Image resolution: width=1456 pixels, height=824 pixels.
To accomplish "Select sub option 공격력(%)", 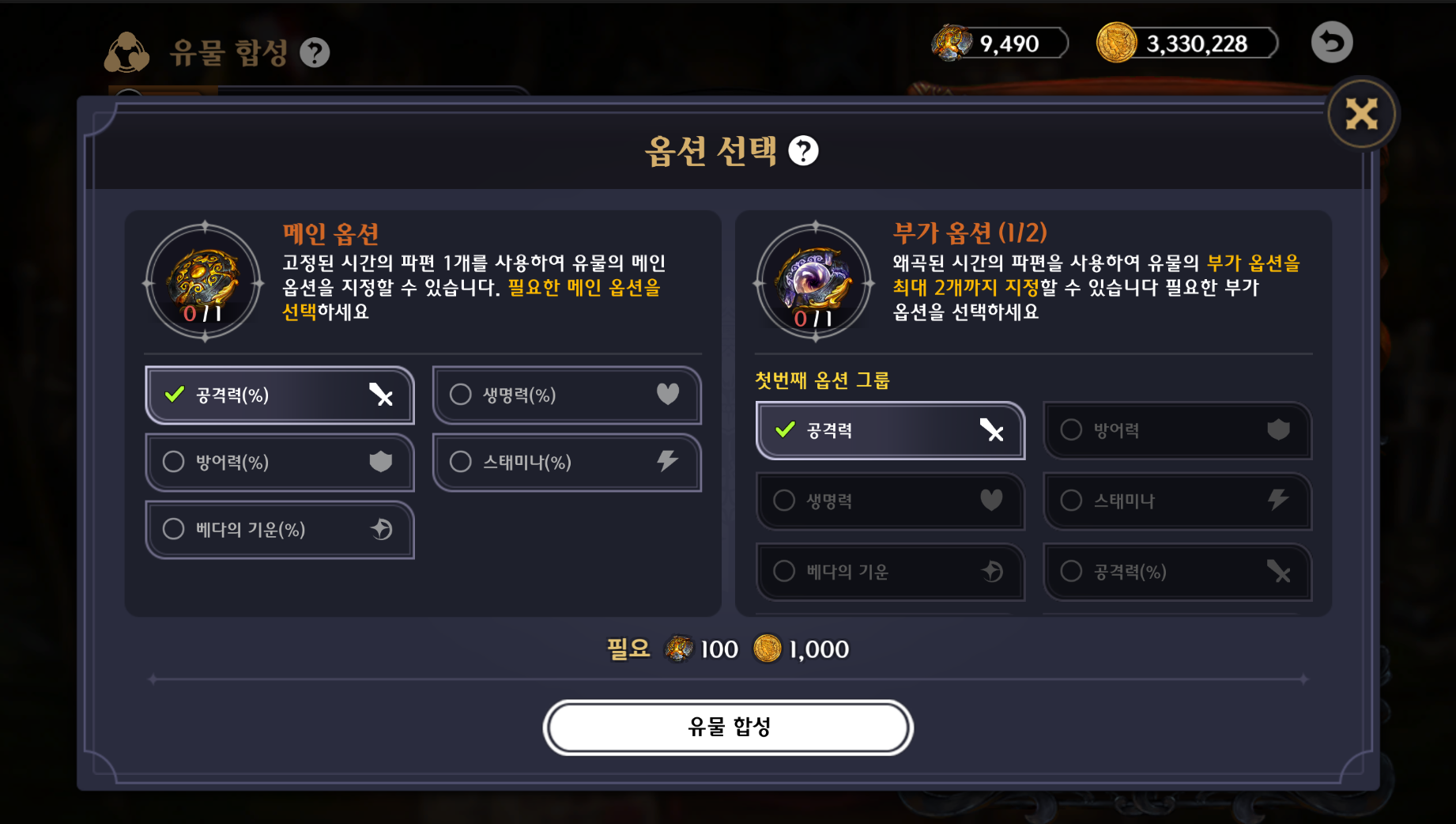I will (1176, 571).
